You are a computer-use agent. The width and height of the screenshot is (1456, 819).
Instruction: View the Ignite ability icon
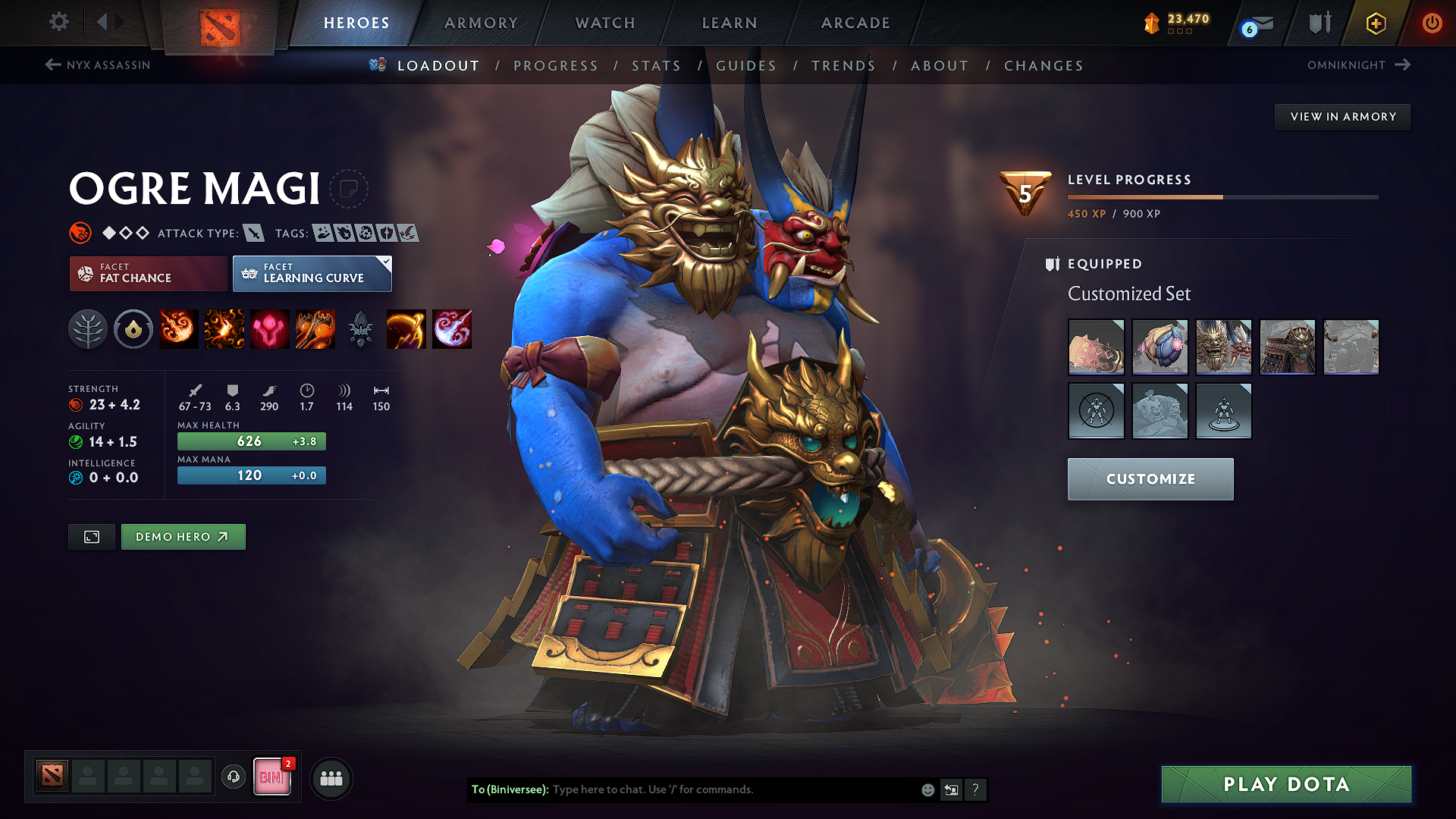click(x=224, y=328)
